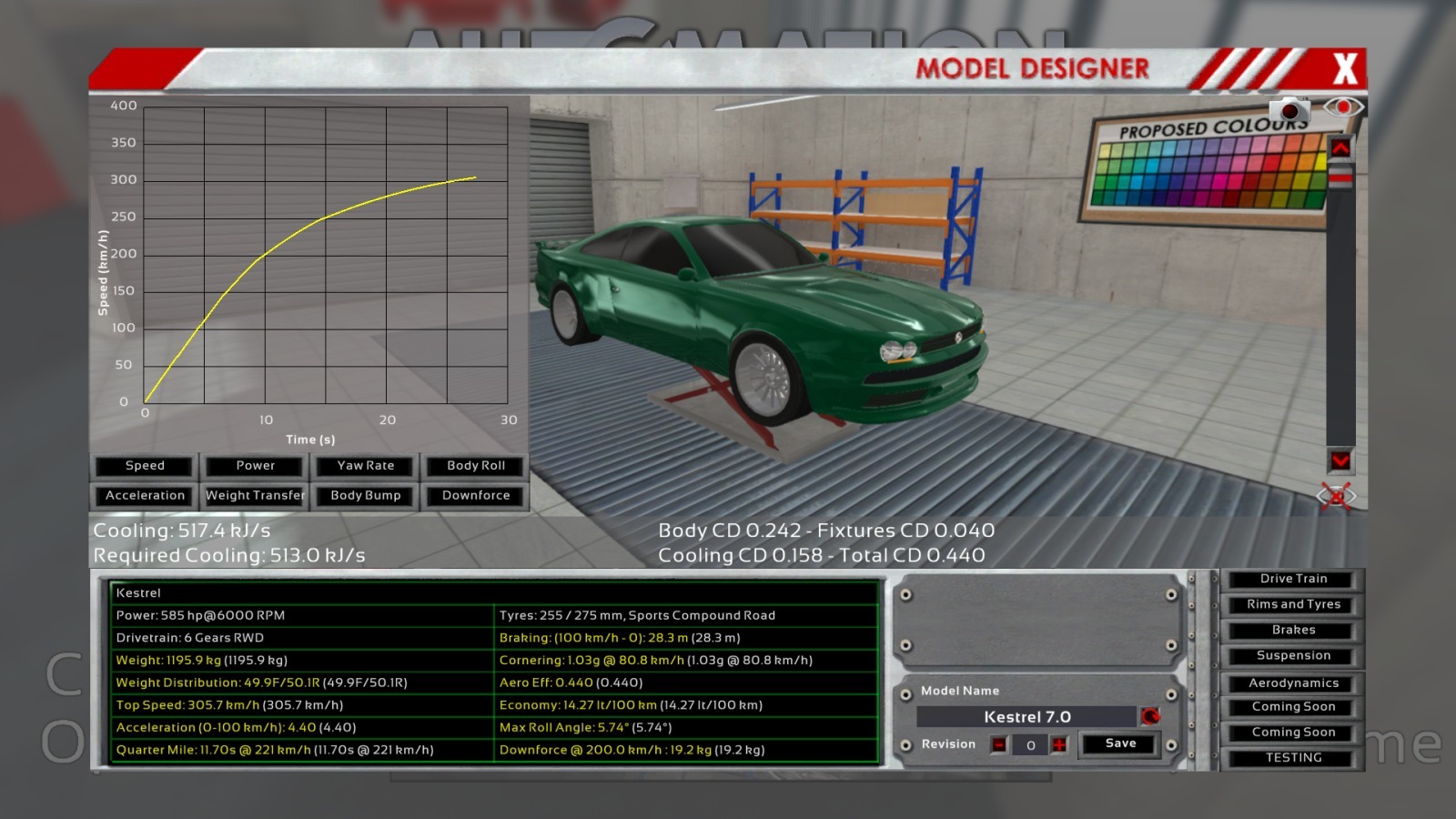Select the Body Bump graph
Viewport: 1456px width, 819px height.
click(x=366, y=496)
